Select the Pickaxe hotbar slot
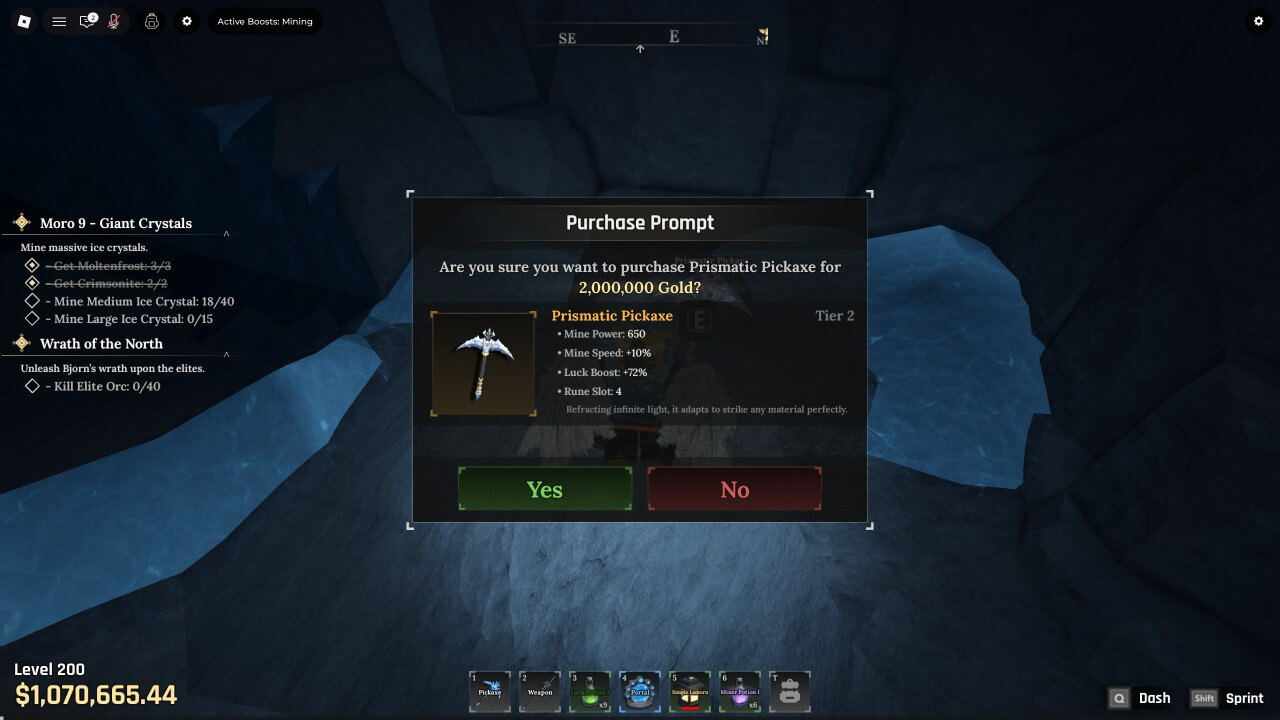The height and width of the screenshot is (720, 1280). pos(490,691)
